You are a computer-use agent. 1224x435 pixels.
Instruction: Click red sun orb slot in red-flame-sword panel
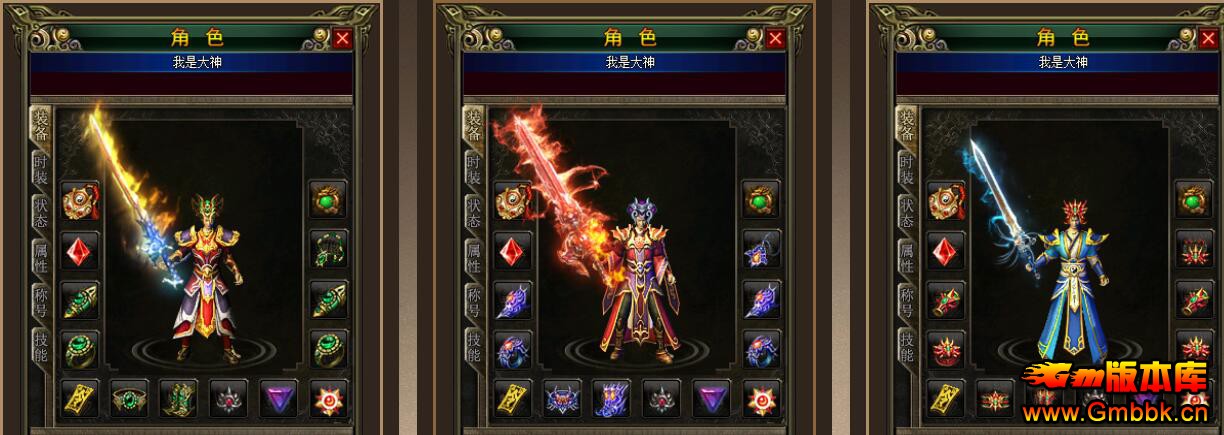[761, 398]
